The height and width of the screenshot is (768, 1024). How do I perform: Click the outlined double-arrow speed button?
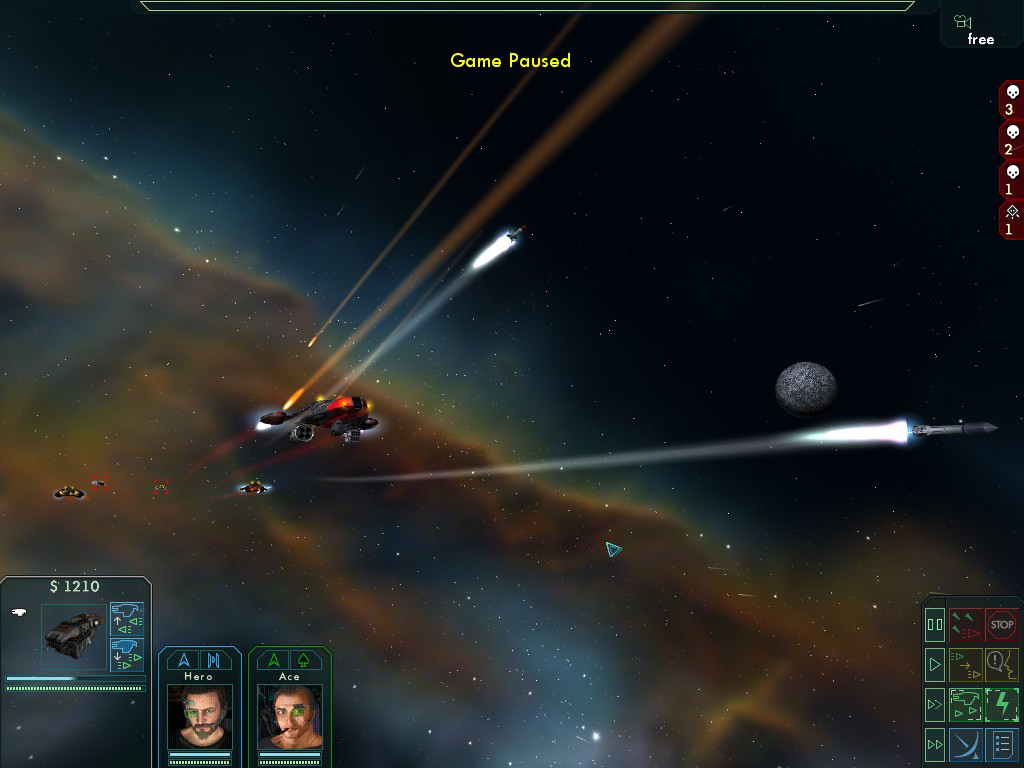pos(935,704)
